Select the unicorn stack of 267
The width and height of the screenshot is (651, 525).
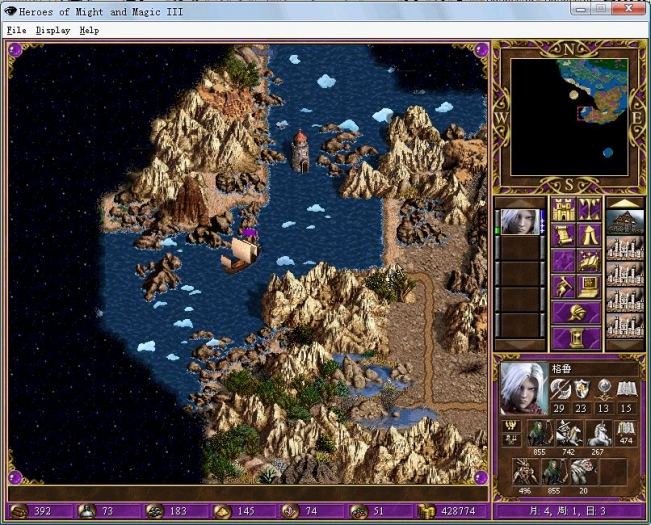(x=598, y=432)
